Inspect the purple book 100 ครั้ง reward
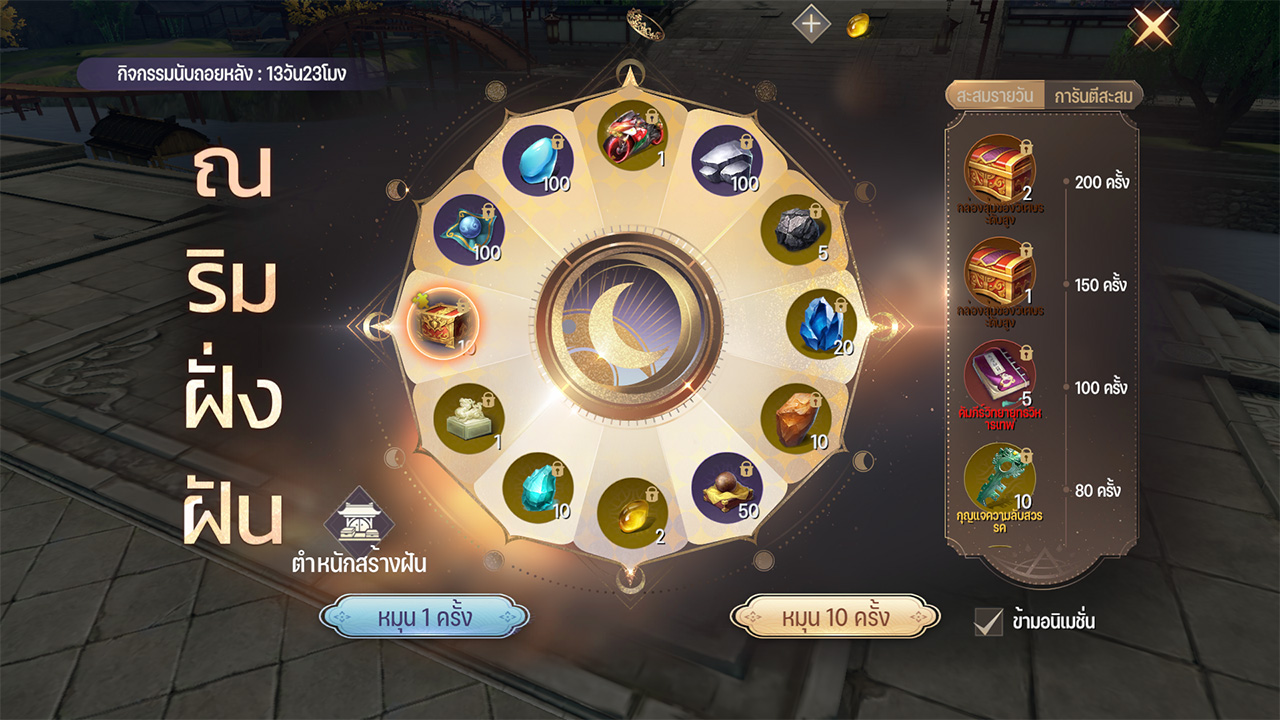Screen dimensions: 1280x720 tap(999, 375)
